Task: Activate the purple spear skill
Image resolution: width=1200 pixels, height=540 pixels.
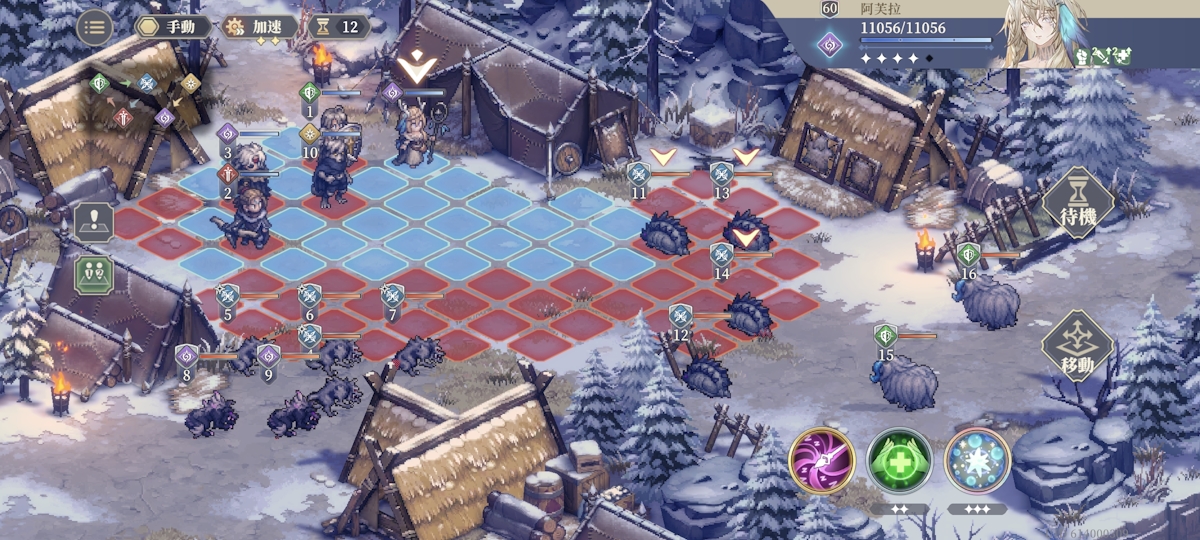Action: (x=821, y=460)
